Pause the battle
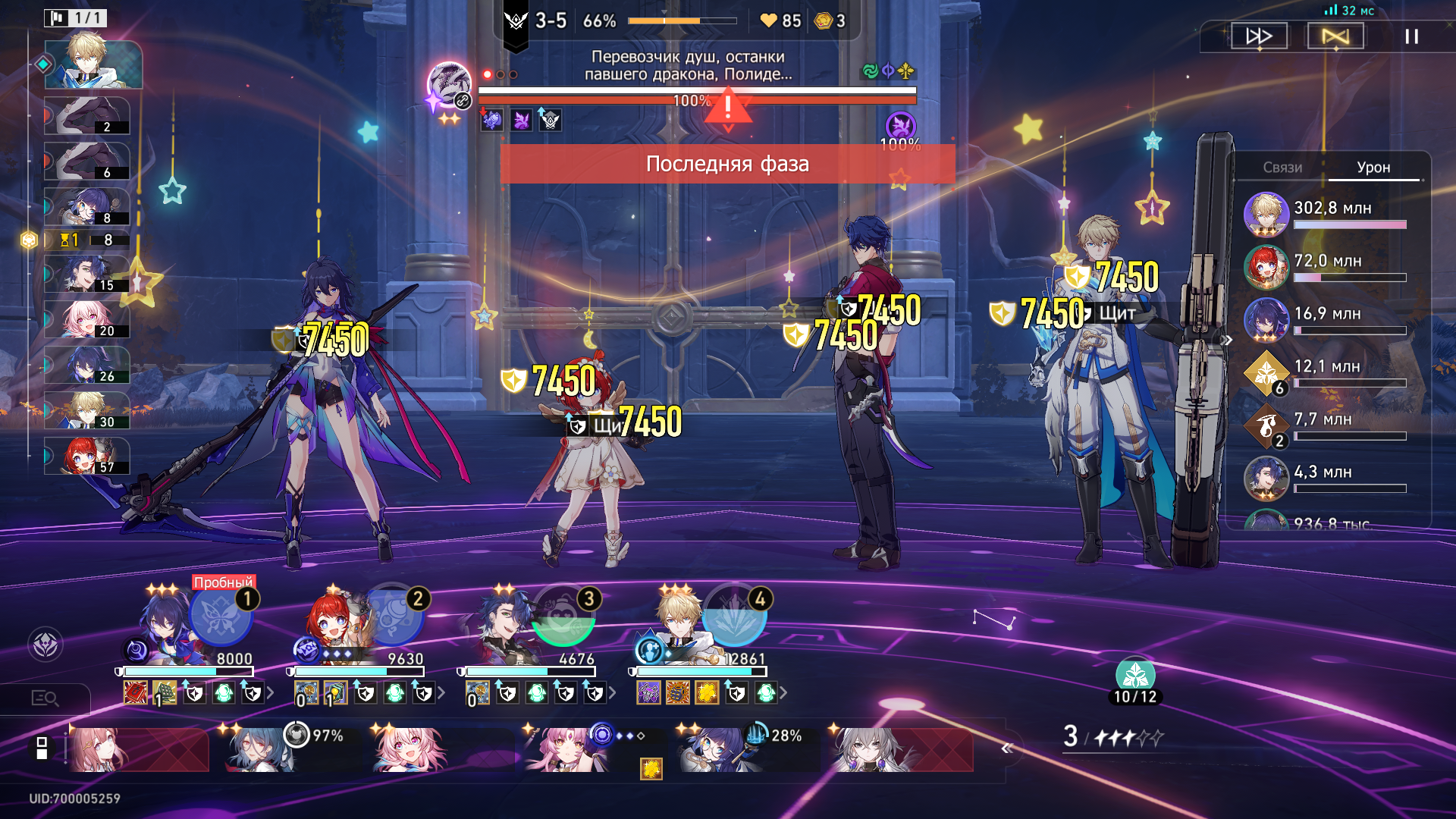Image resolution: width=1456 pixels, height=819 pixels. 1411,36
